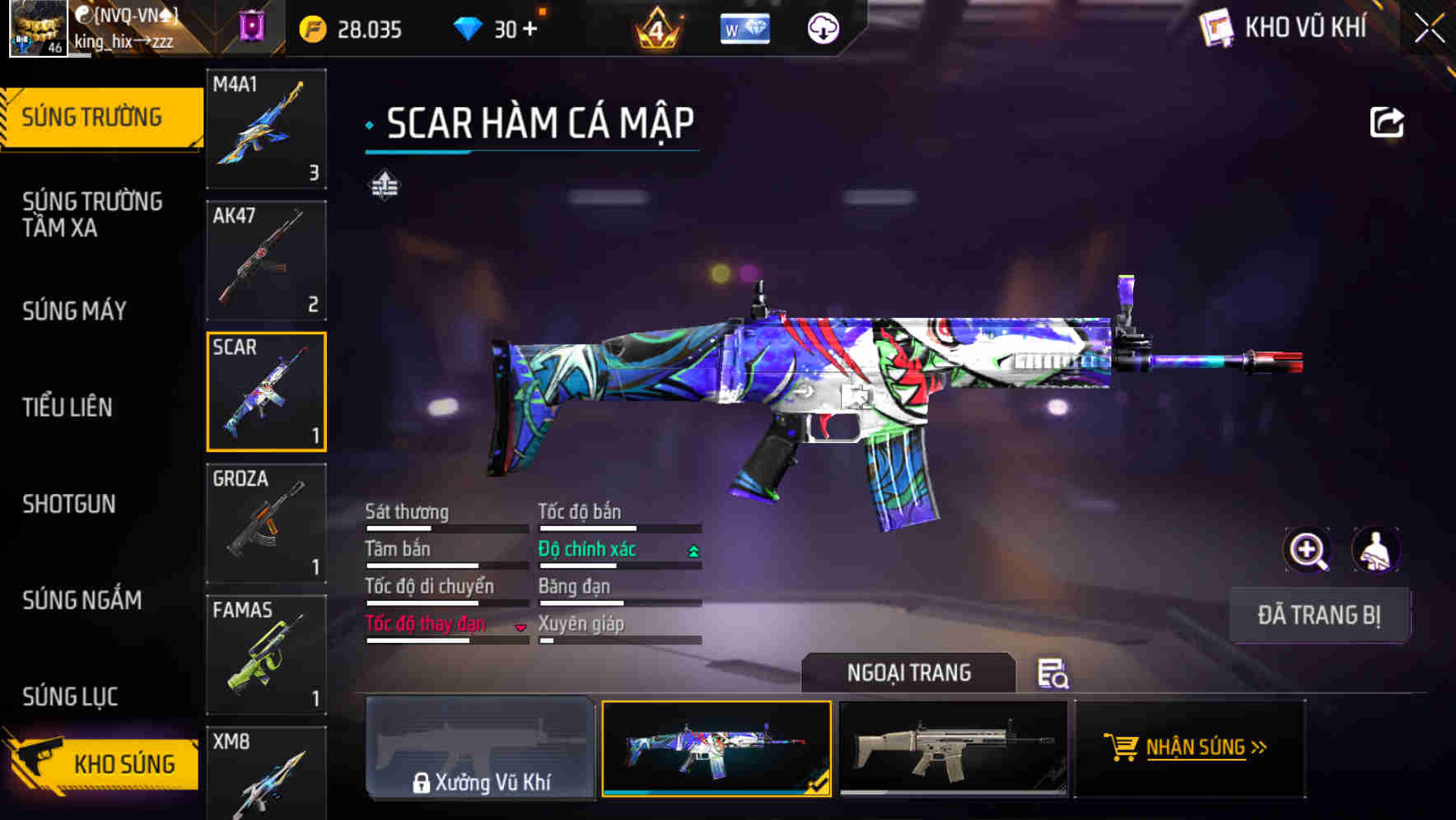1456x820 pixels.
Task: Click the cloud download icon in top bar
Action: click(824, 27)
